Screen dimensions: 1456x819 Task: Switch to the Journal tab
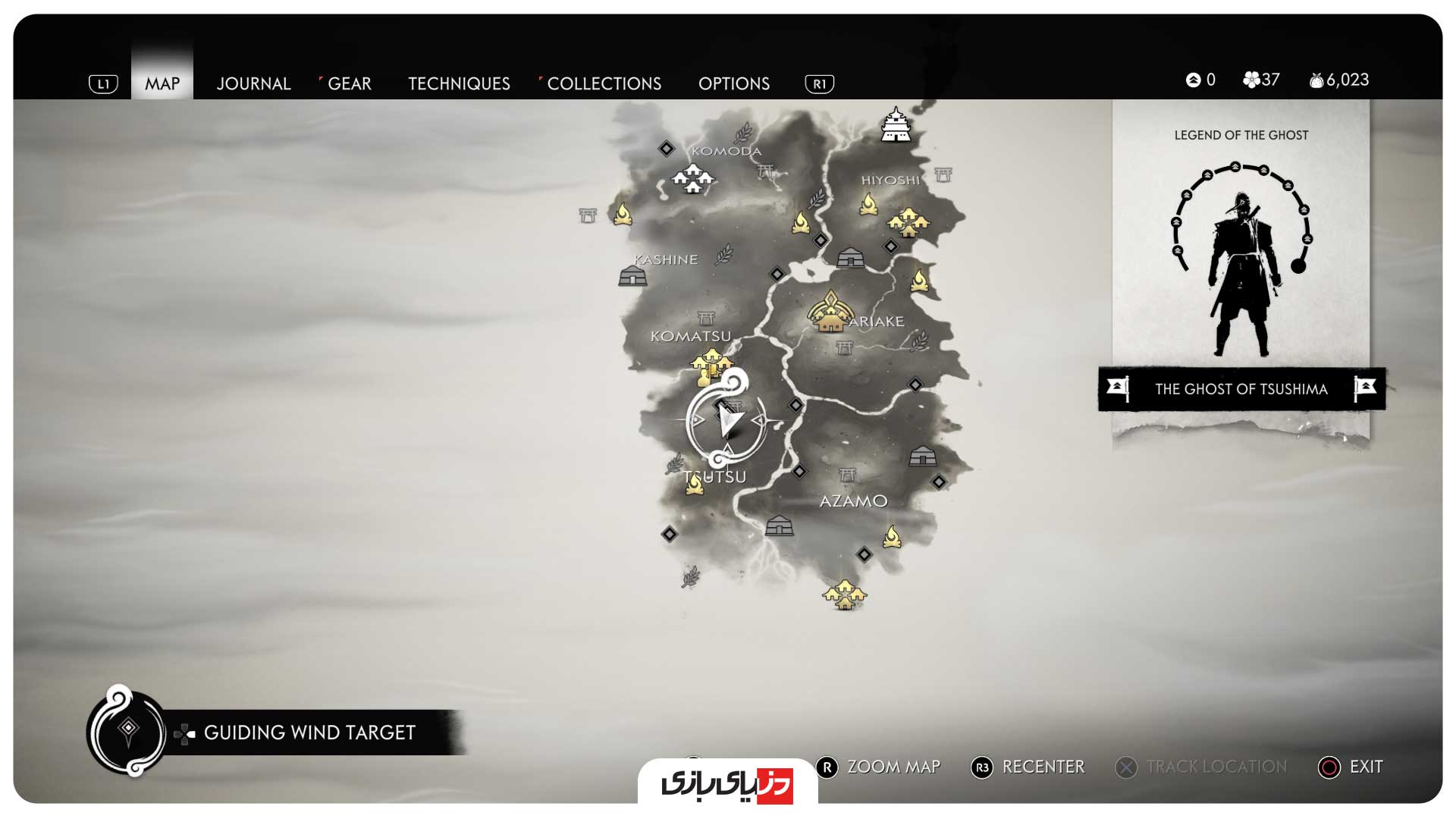253,83
